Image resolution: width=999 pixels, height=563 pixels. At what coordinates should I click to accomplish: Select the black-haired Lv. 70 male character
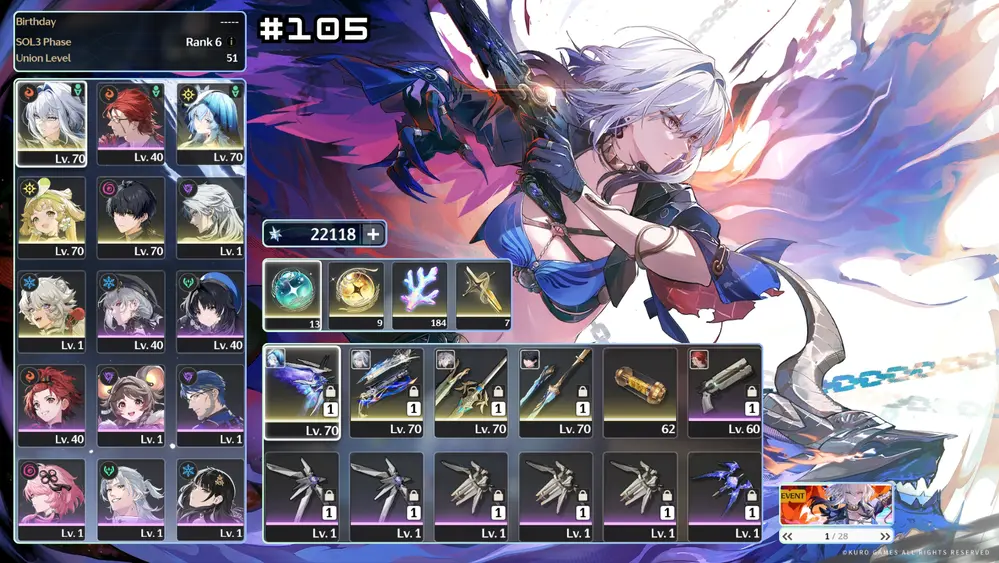tap(131, 217)
